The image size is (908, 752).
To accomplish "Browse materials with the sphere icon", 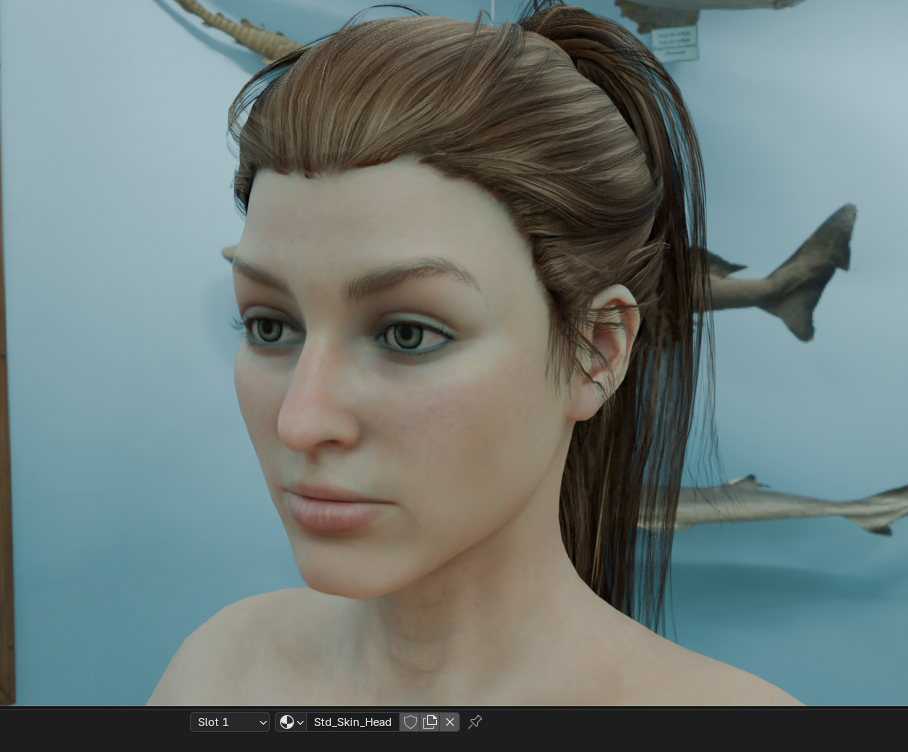I will pos(291,722).
